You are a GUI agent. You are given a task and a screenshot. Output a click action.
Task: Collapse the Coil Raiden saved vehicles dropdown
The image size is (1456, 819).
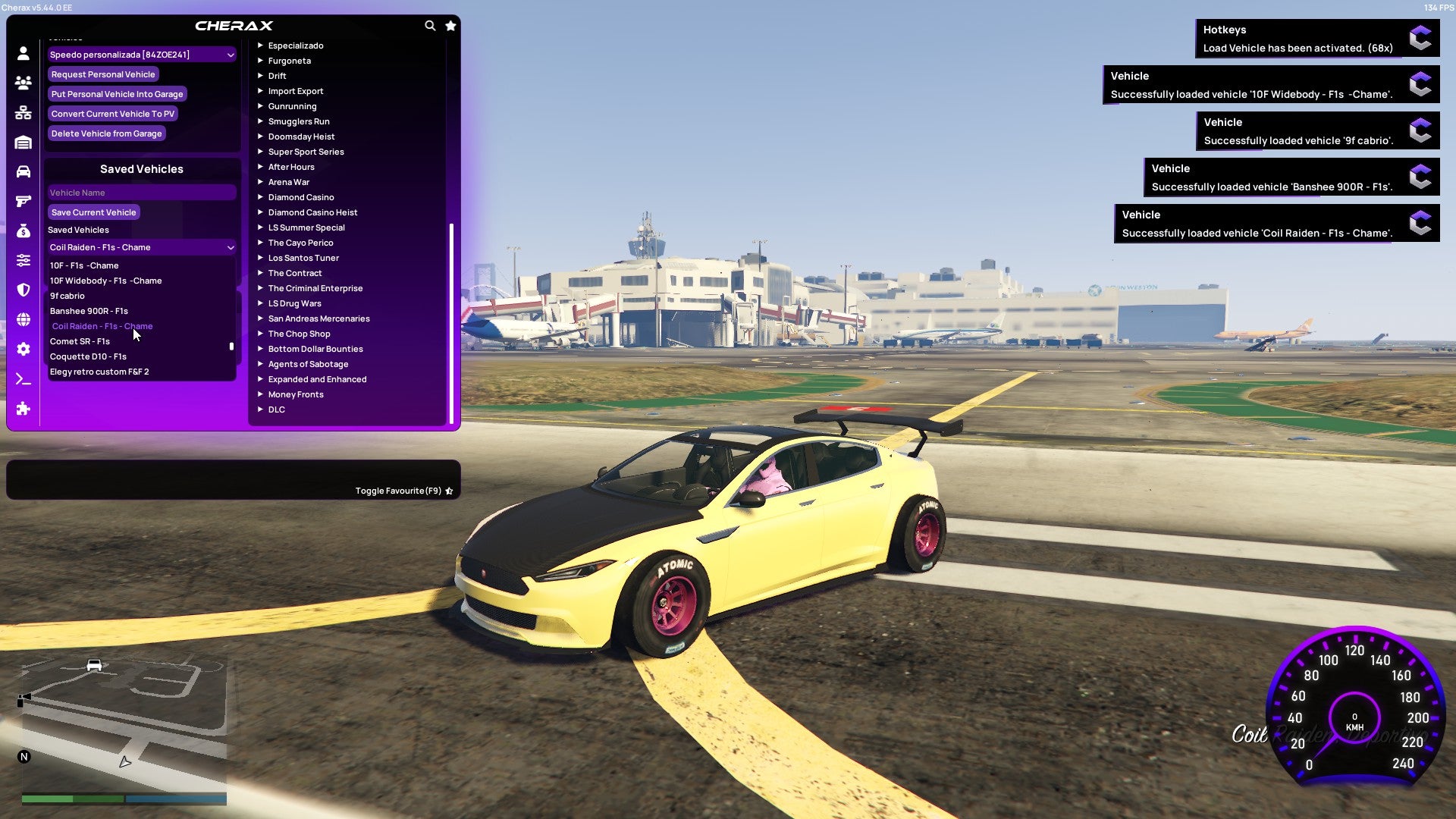point(141,246)
